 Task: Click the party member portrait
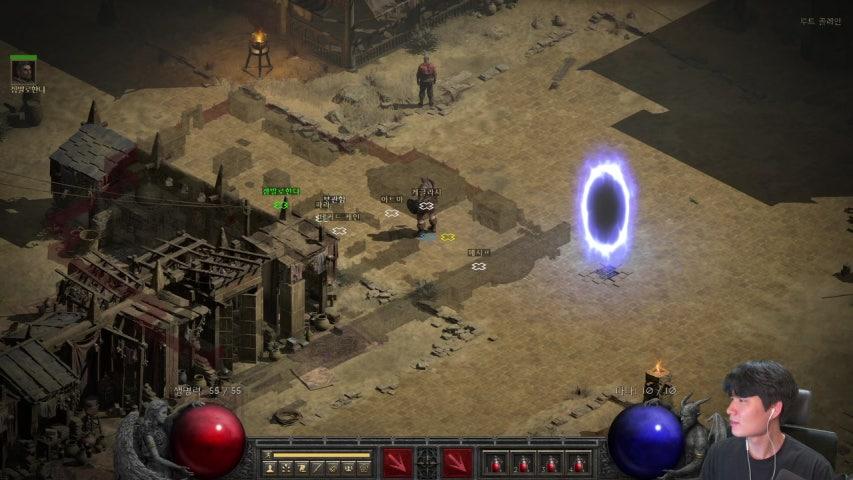[x=23, y=71]
